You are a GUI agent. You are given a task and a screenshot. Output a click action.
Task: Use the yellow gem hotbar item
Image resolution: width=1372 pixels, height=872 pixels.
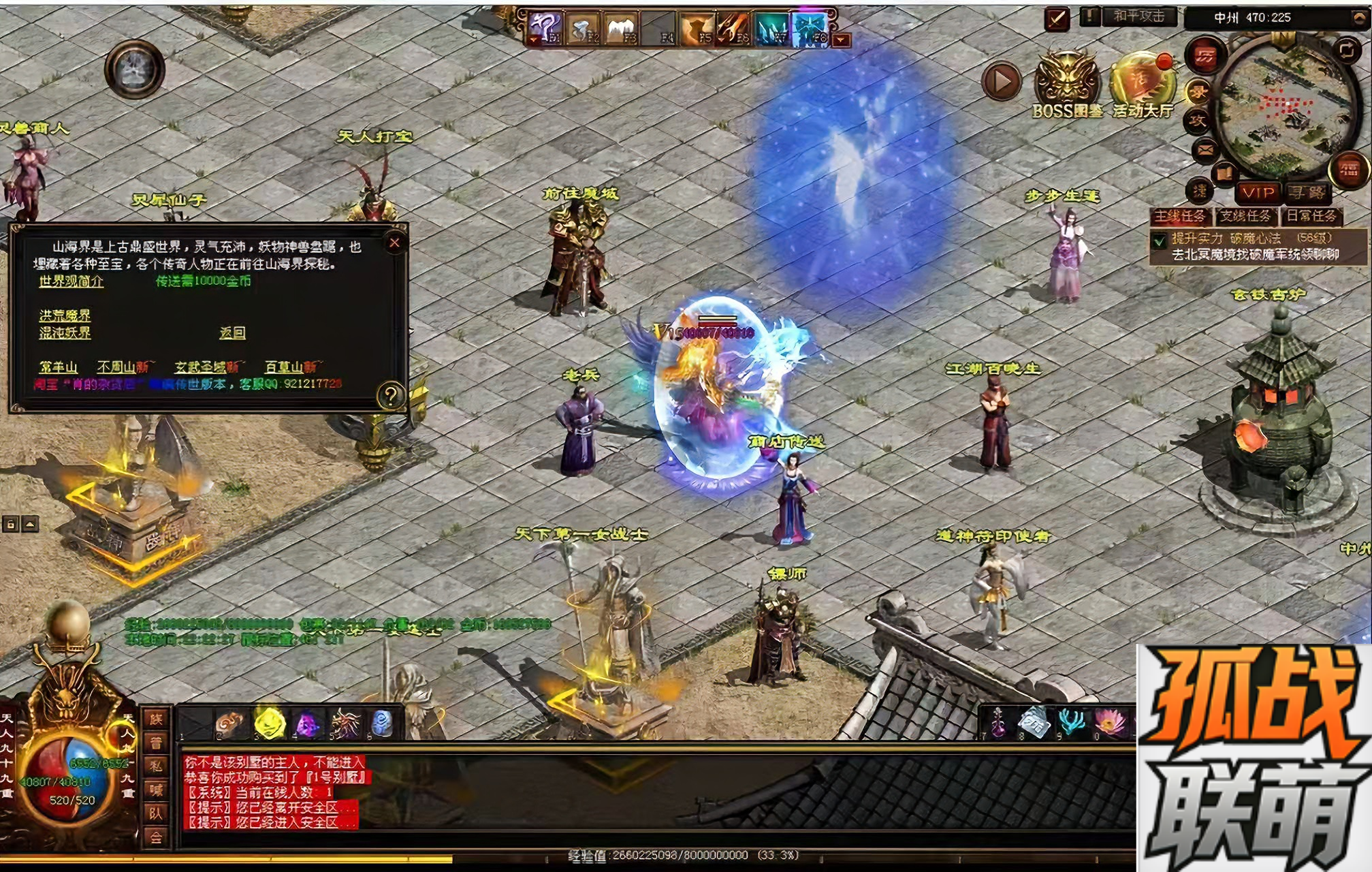pyautogui.click(x=269, y=723)
